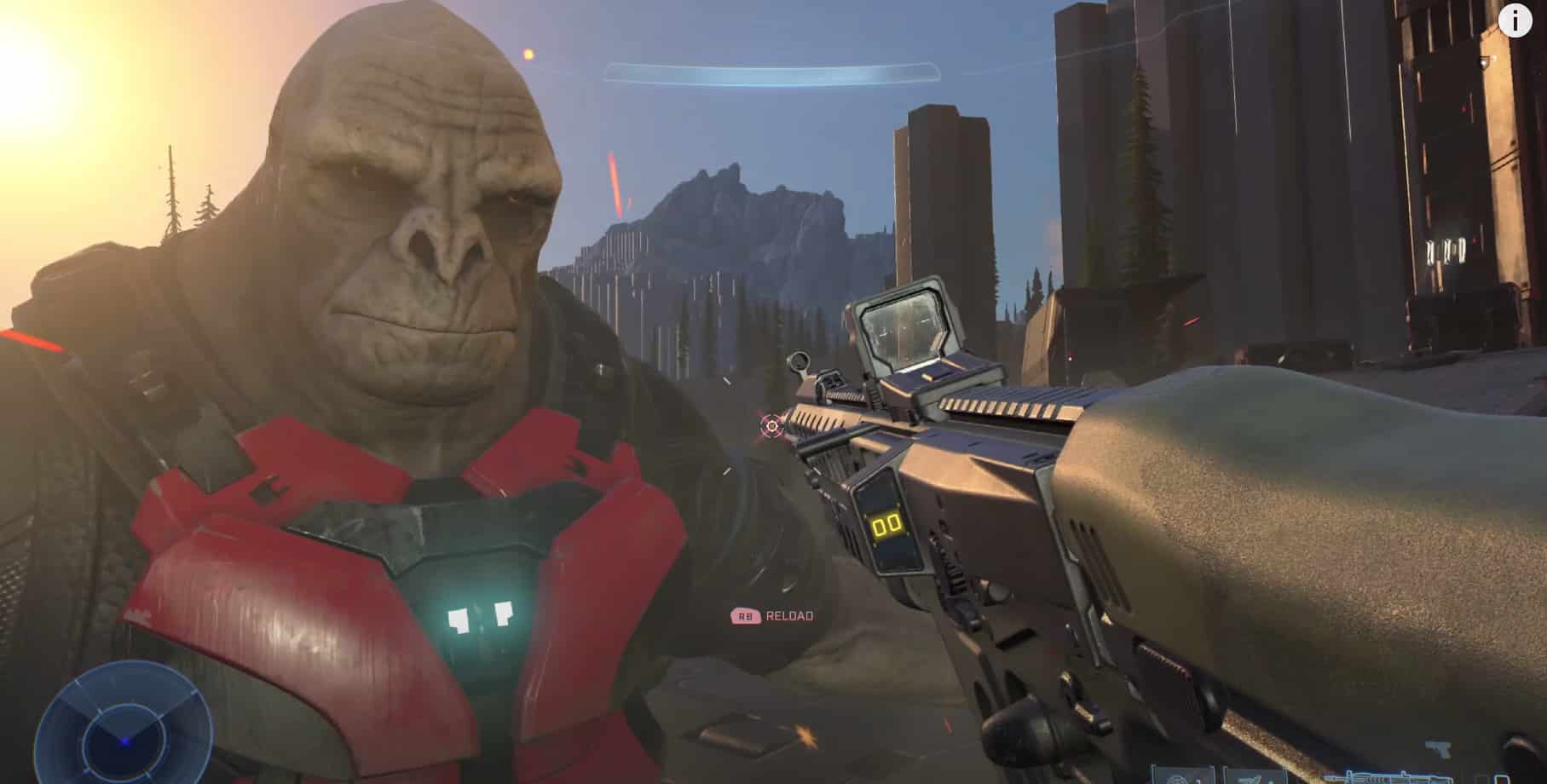Click the shield bar at the top of screen
The image size is (1547, 784).
tap(771, 72)
